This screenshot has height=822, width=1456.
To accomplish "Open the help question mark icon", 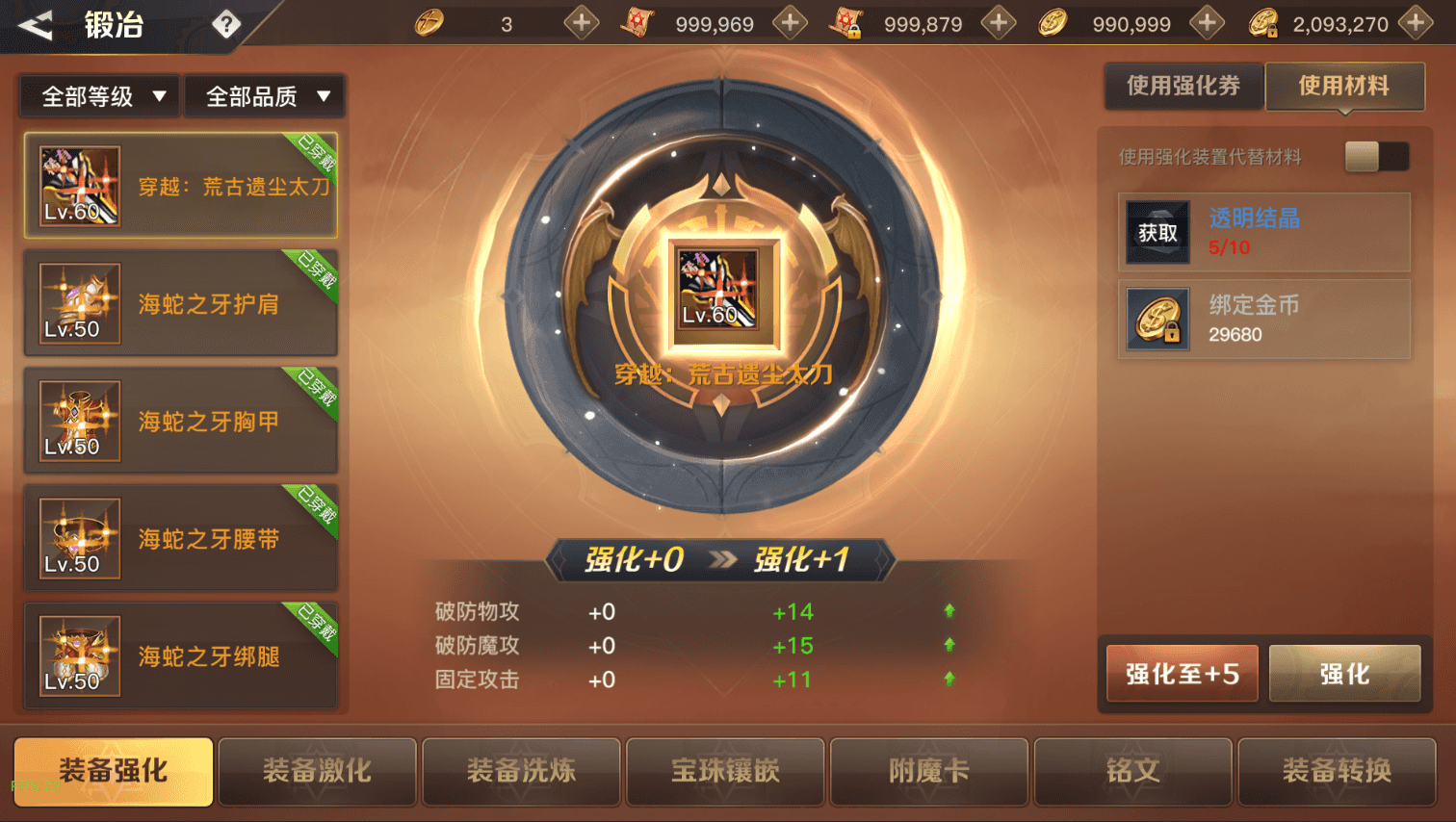I will tap(228, 24).
